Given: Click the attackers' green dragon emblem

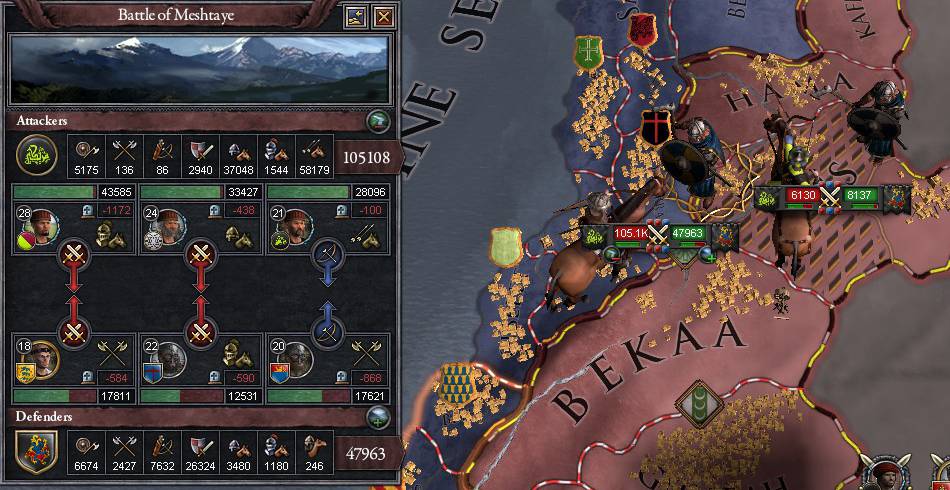Looking at the screenshot, I should [36, 153].
